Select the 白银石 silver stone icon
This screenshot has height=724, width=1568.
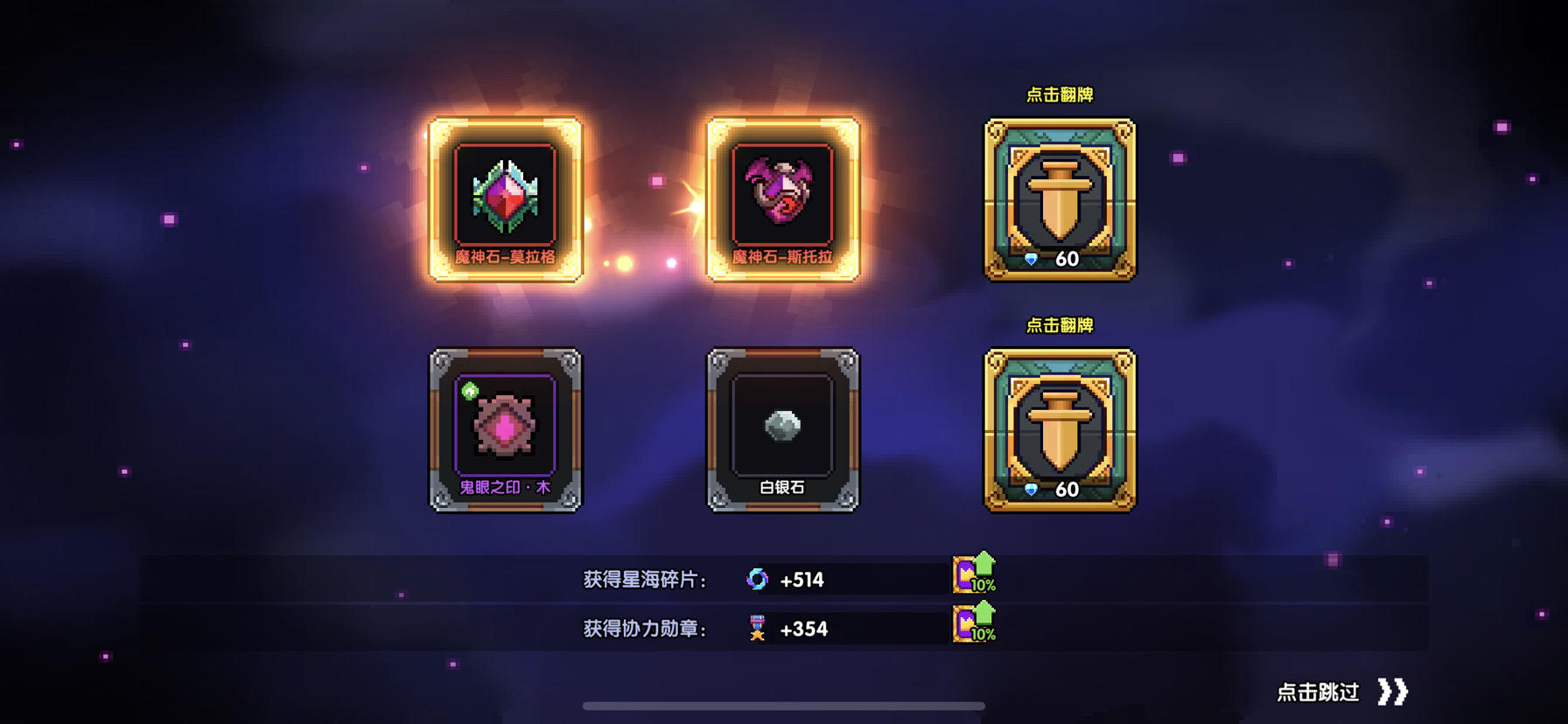[781, 426]
